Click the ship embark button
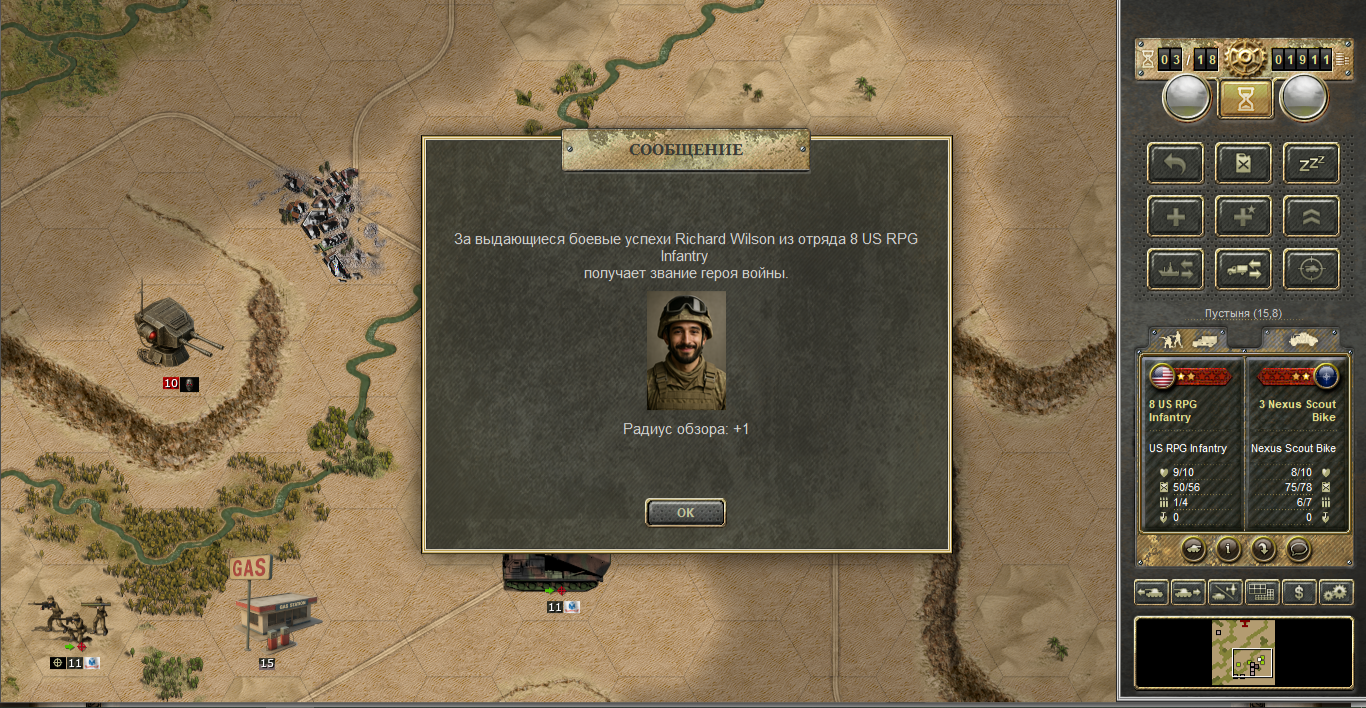1366x708 pixels. coord(1175,268)
